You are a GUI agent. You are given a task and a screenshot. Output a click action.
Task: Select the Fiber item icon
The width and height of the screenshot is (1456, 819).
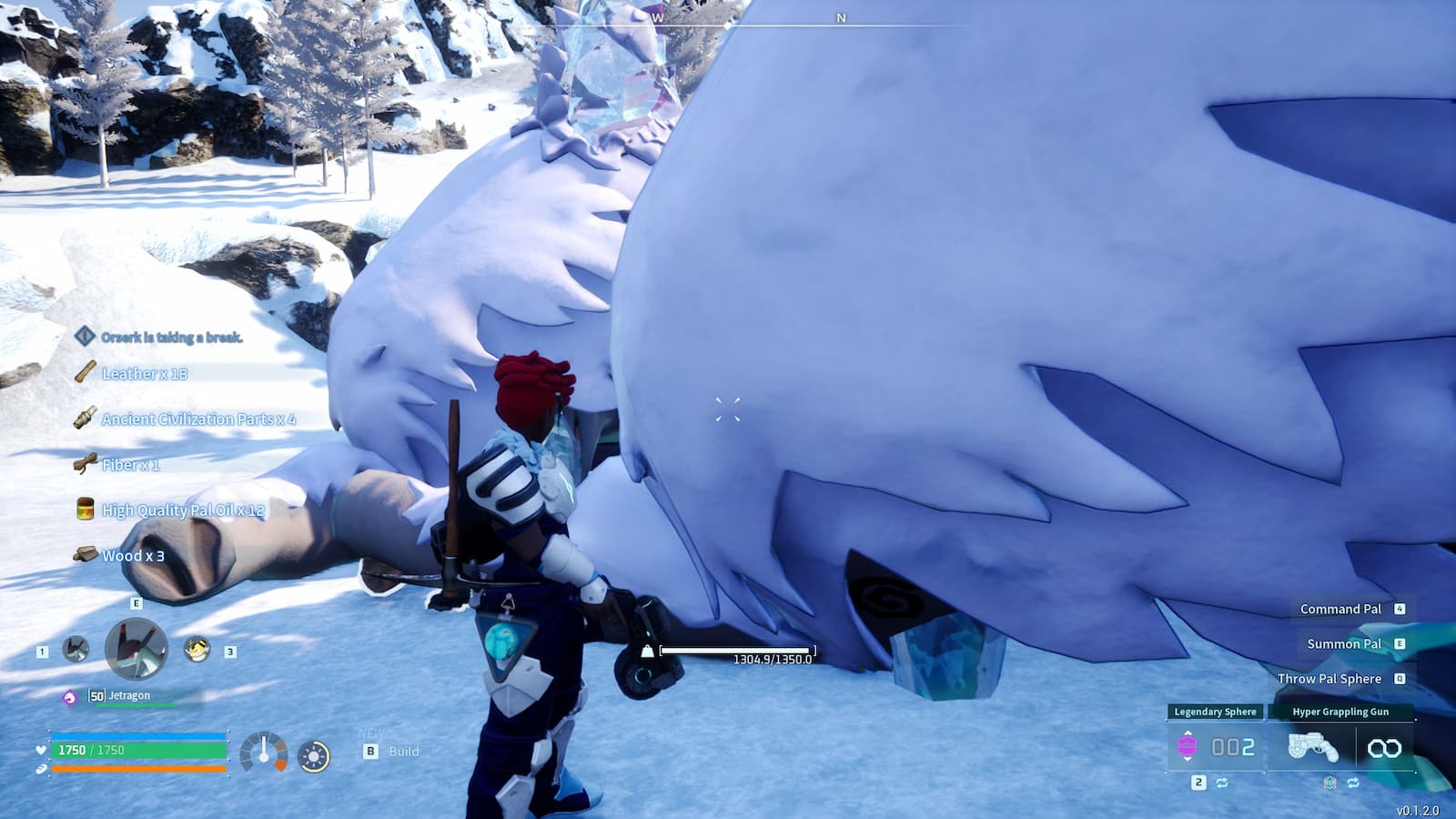[x=86, y=466]
